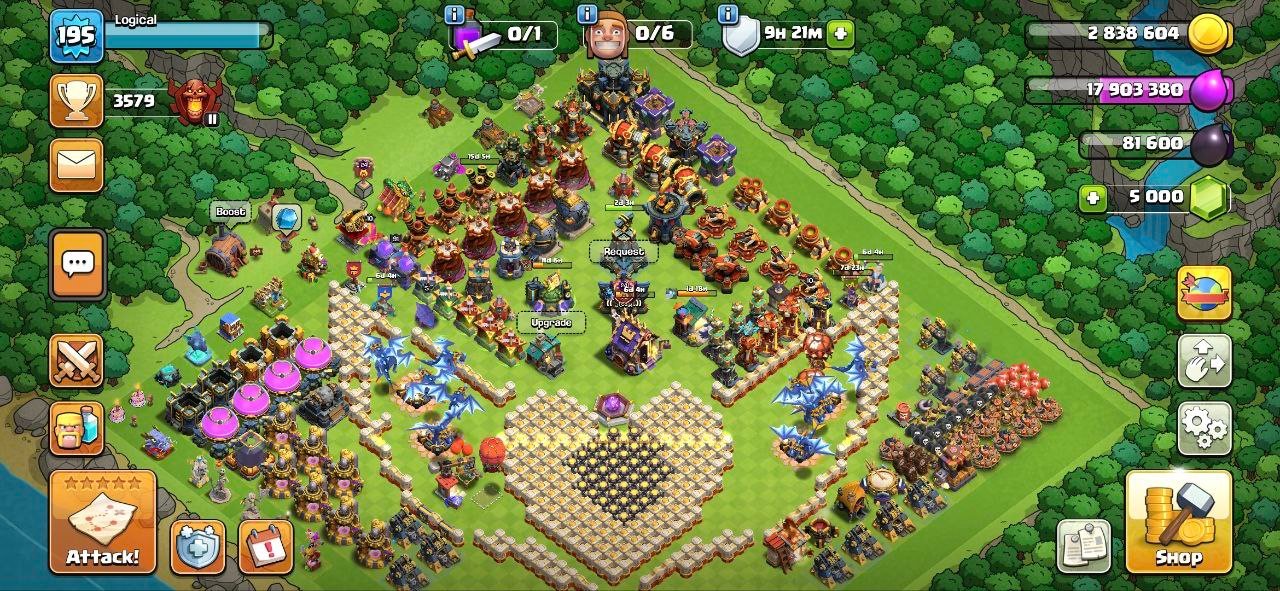Open the chat speech bubble
Viewport: 1280px width, 591px height.
(x=77, y=264)
